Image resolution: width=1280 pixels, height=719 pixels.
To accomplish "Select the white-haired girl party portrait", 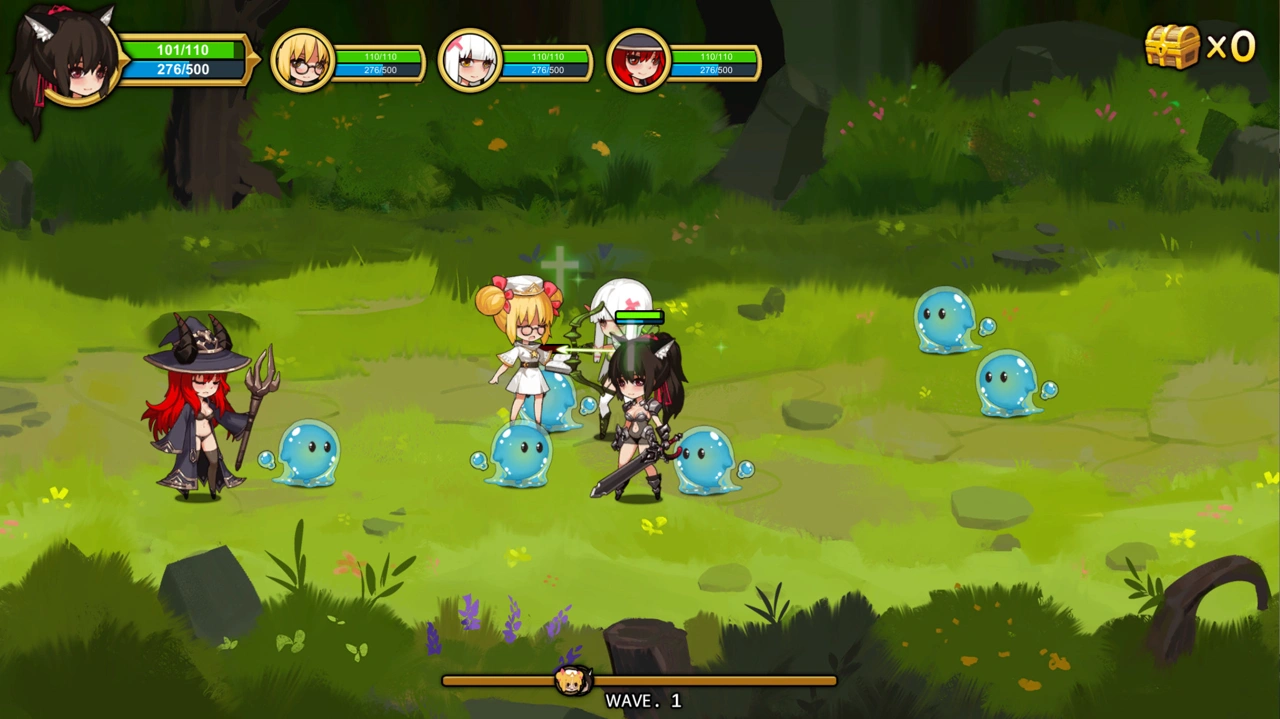I will click(469, 61).
